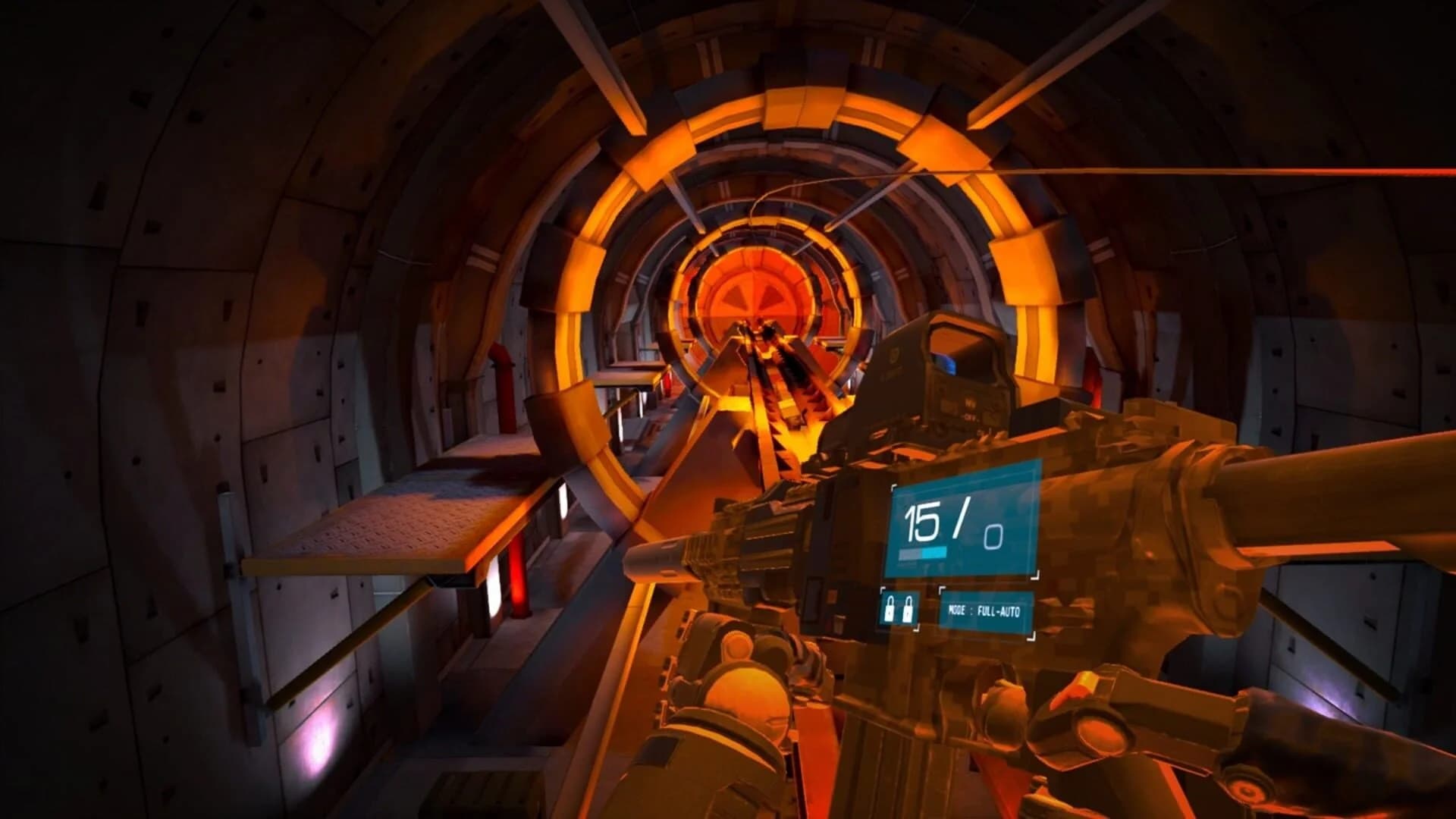This screenshot has height=819, width=1456.
Task: Expand the lock status panel
Action: pyautogui.click(x=899, y=609)
